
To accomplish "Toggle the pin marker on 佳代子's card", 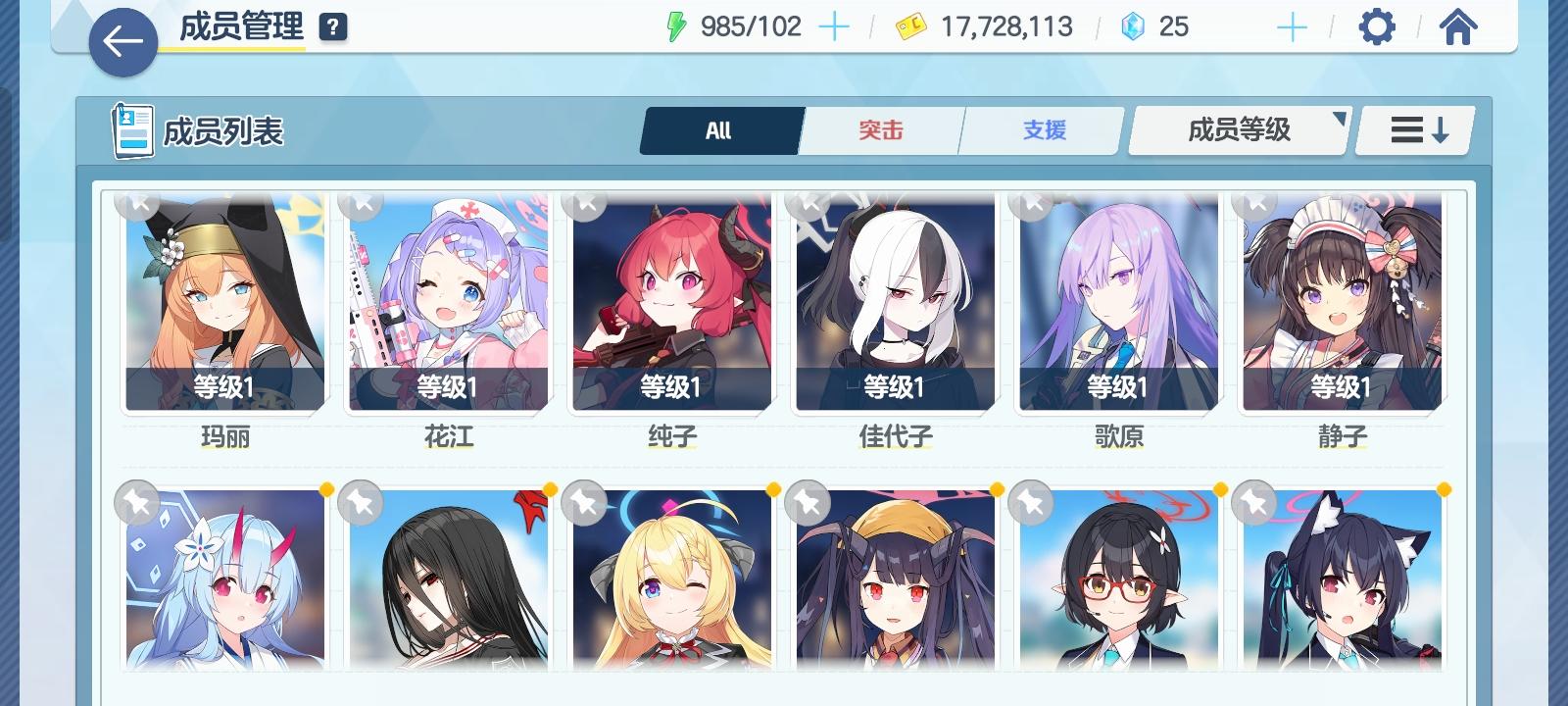I will pyautogui.click(x=808, y=203).
